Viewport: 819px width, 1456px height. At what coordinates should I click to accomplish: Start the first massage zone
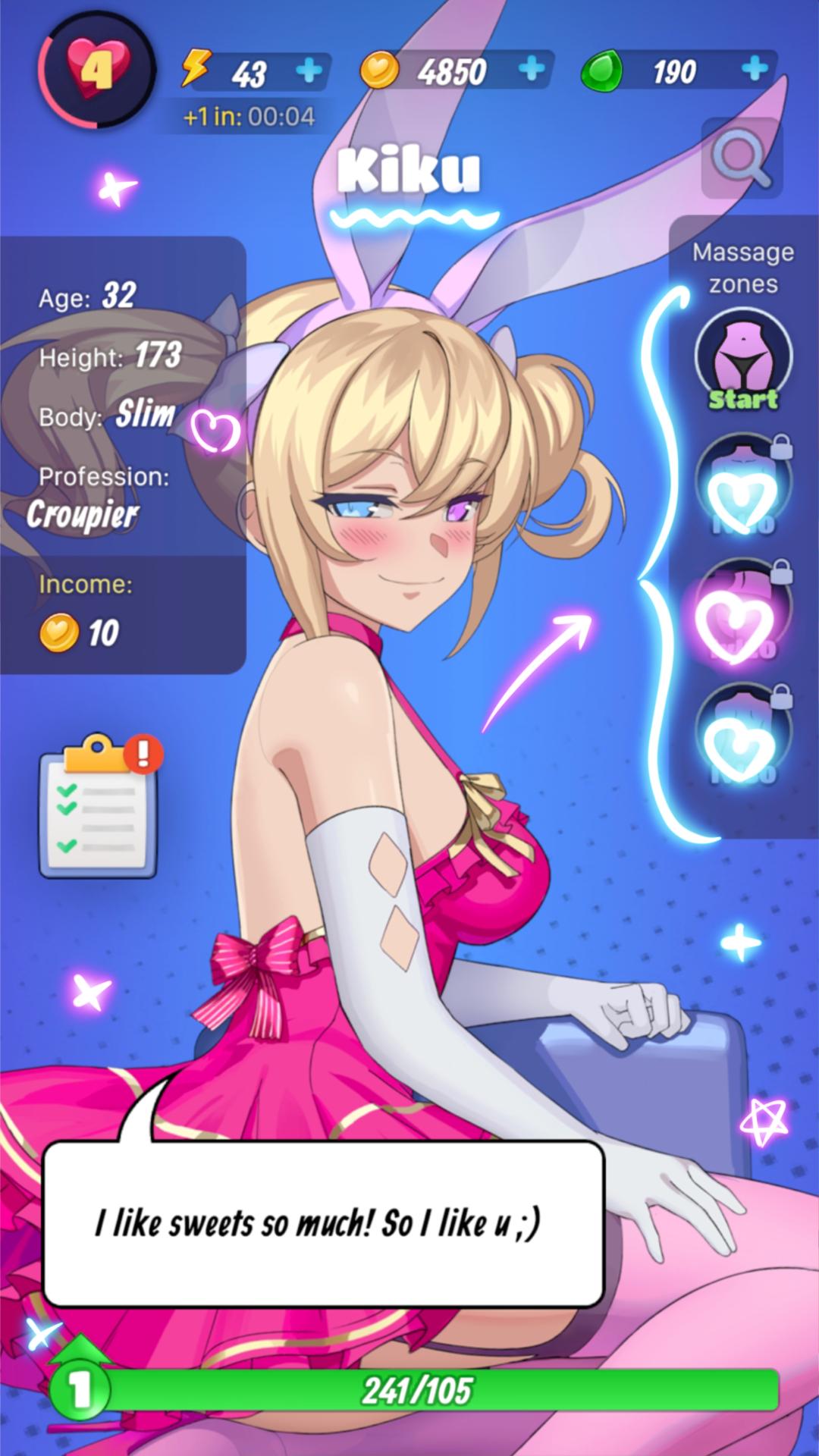point(743,360)
